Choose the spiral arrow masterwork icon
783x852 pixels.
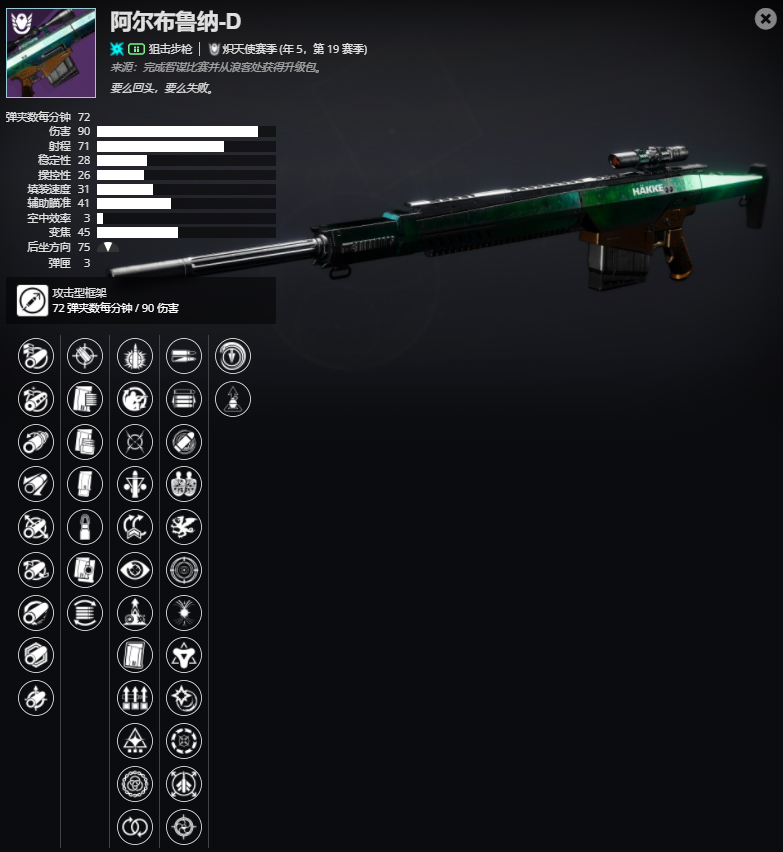tap(233, 356)
